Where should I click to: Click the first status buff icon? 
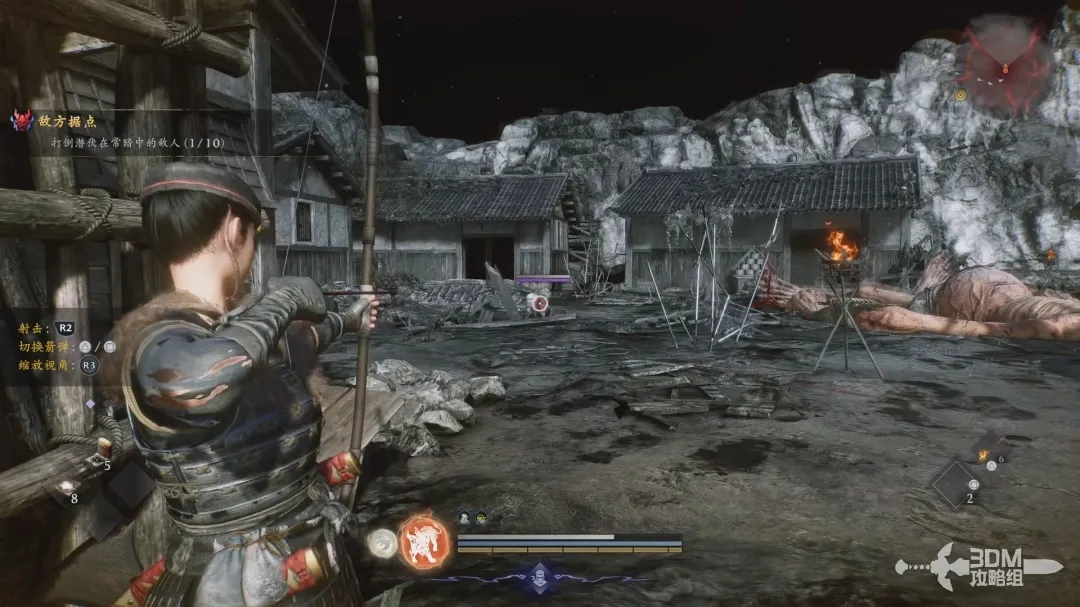pyautogui.click(x=465, y=517)
